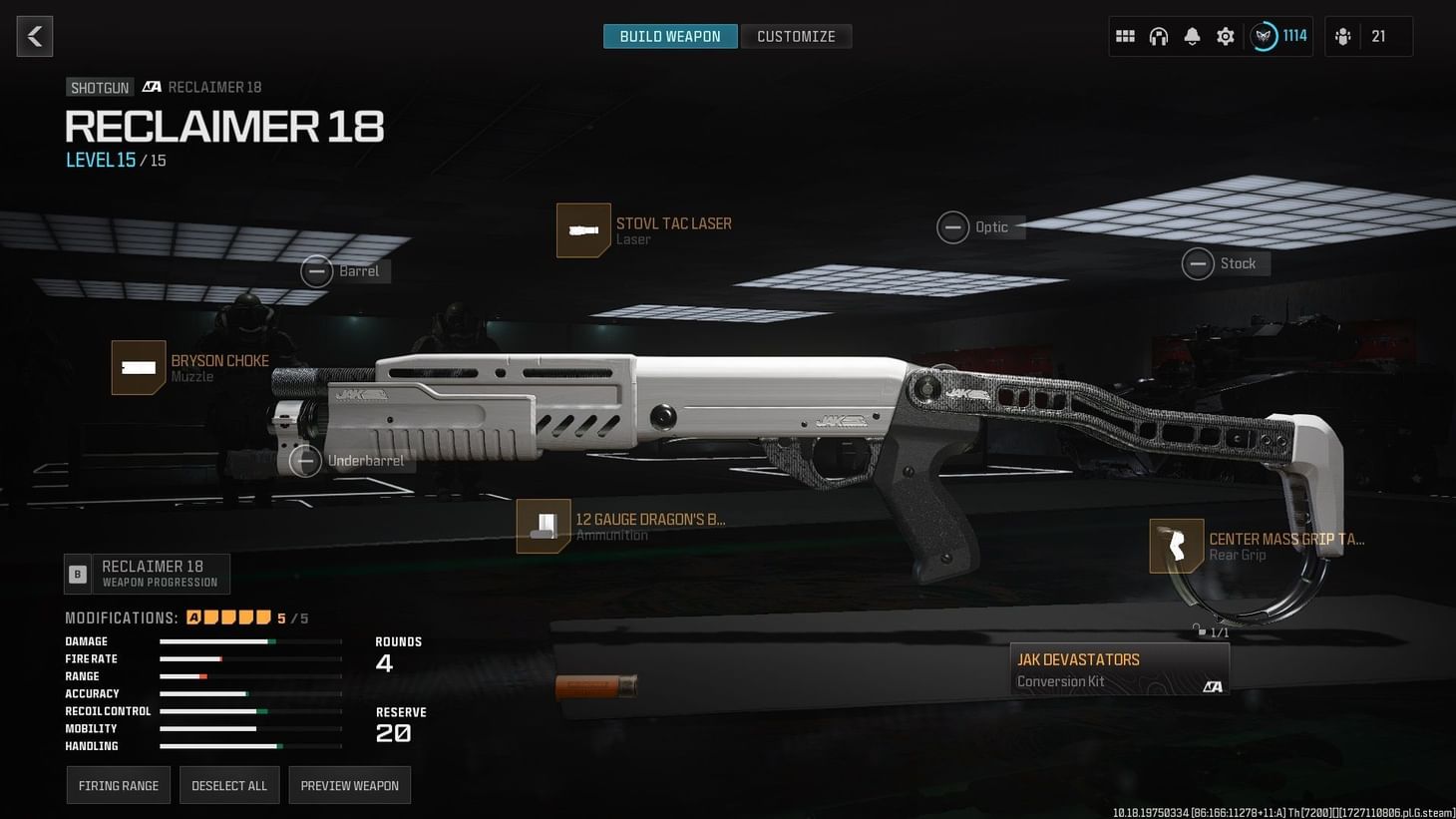
Task: Open the JAK Devastators conversion kit panel
Action: coord(1119,668)
